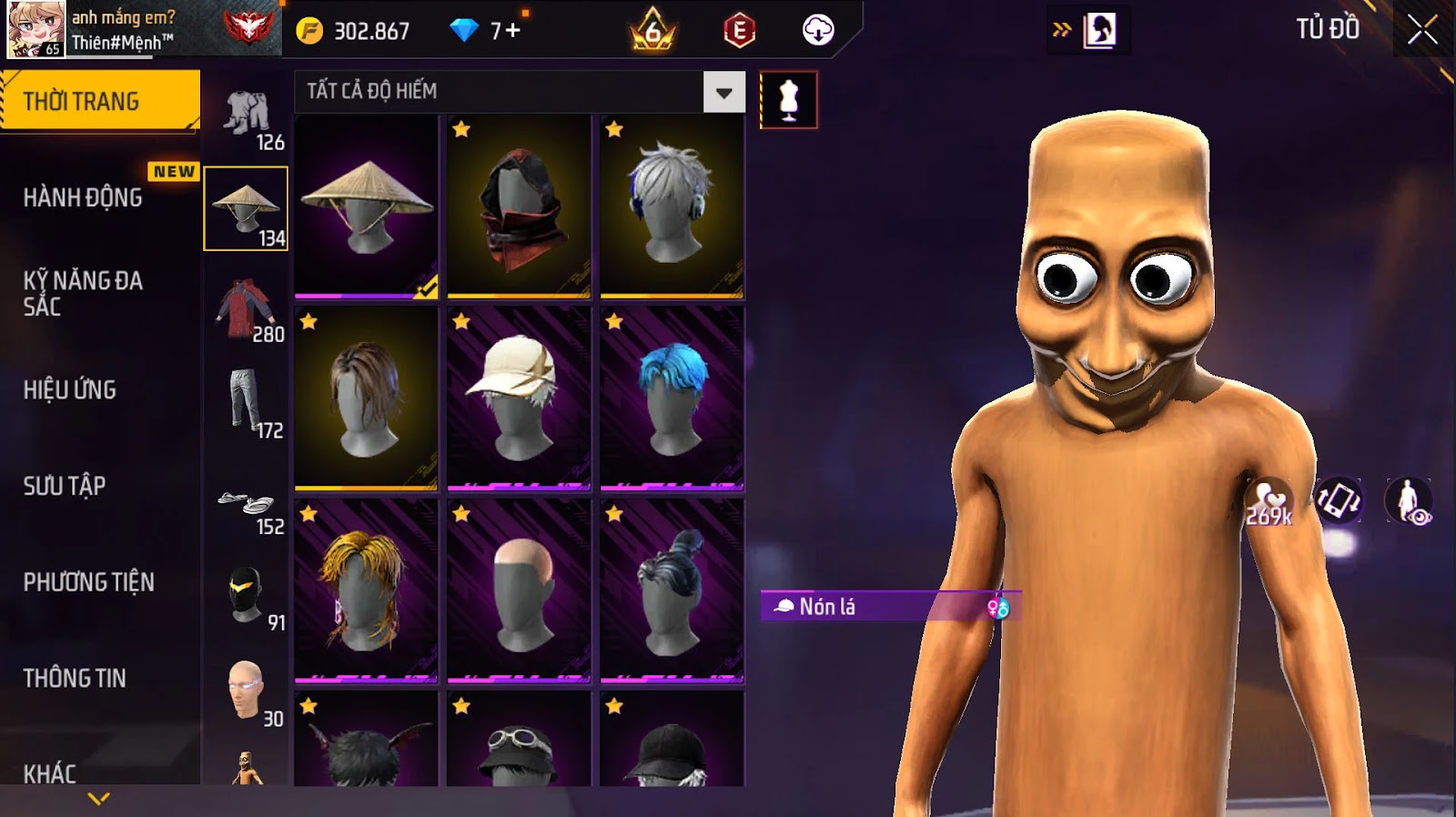Open the Tất Cả Độ Hiếm rarity dropdown
Image resolution: width=1456 pixels, height=817 pixels.
723,92
